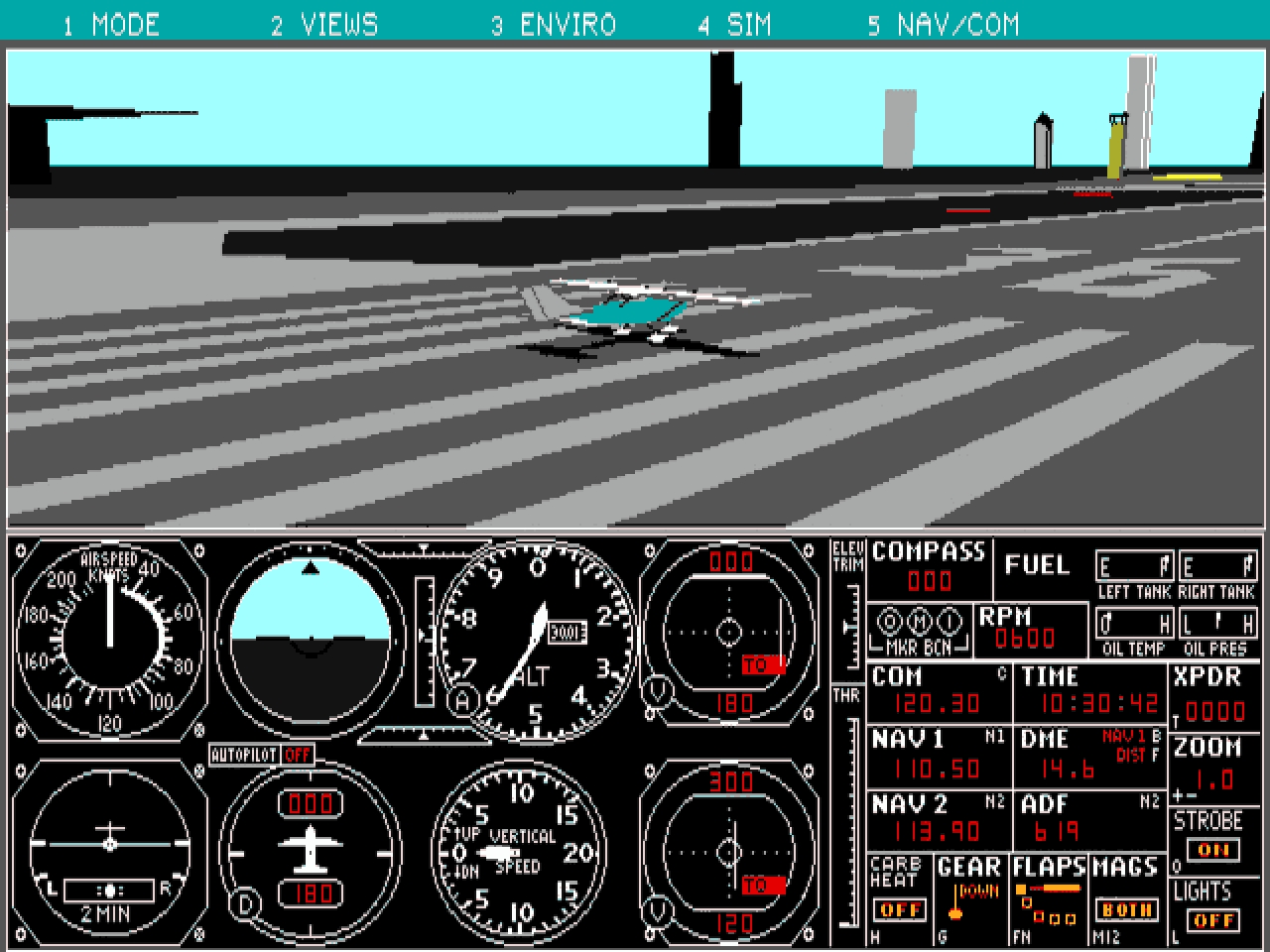Adjust the FLAPS position indicator

[1048, 898]
